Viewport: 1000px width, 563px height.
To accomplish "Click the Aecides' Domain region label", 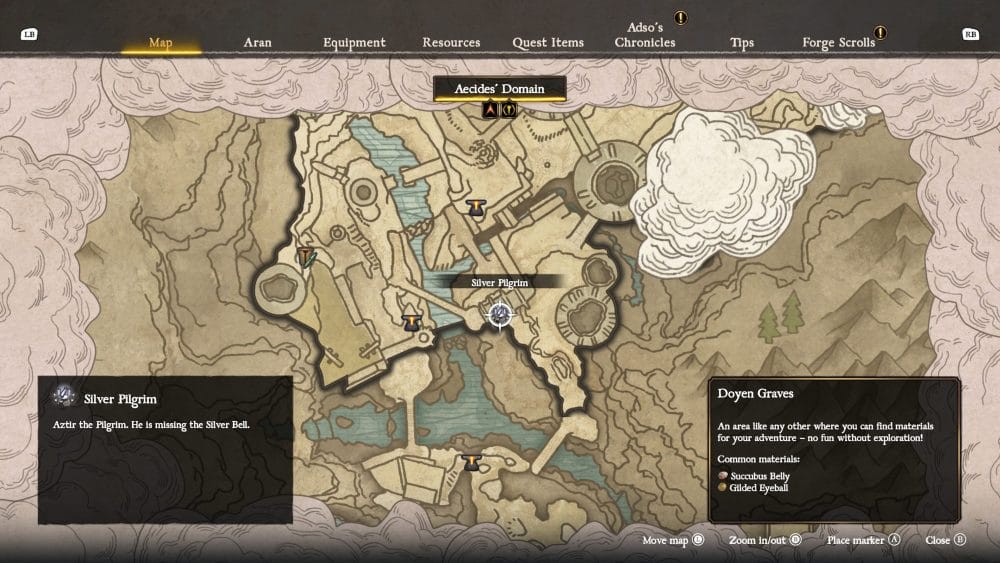I will [x=499, y=89].
